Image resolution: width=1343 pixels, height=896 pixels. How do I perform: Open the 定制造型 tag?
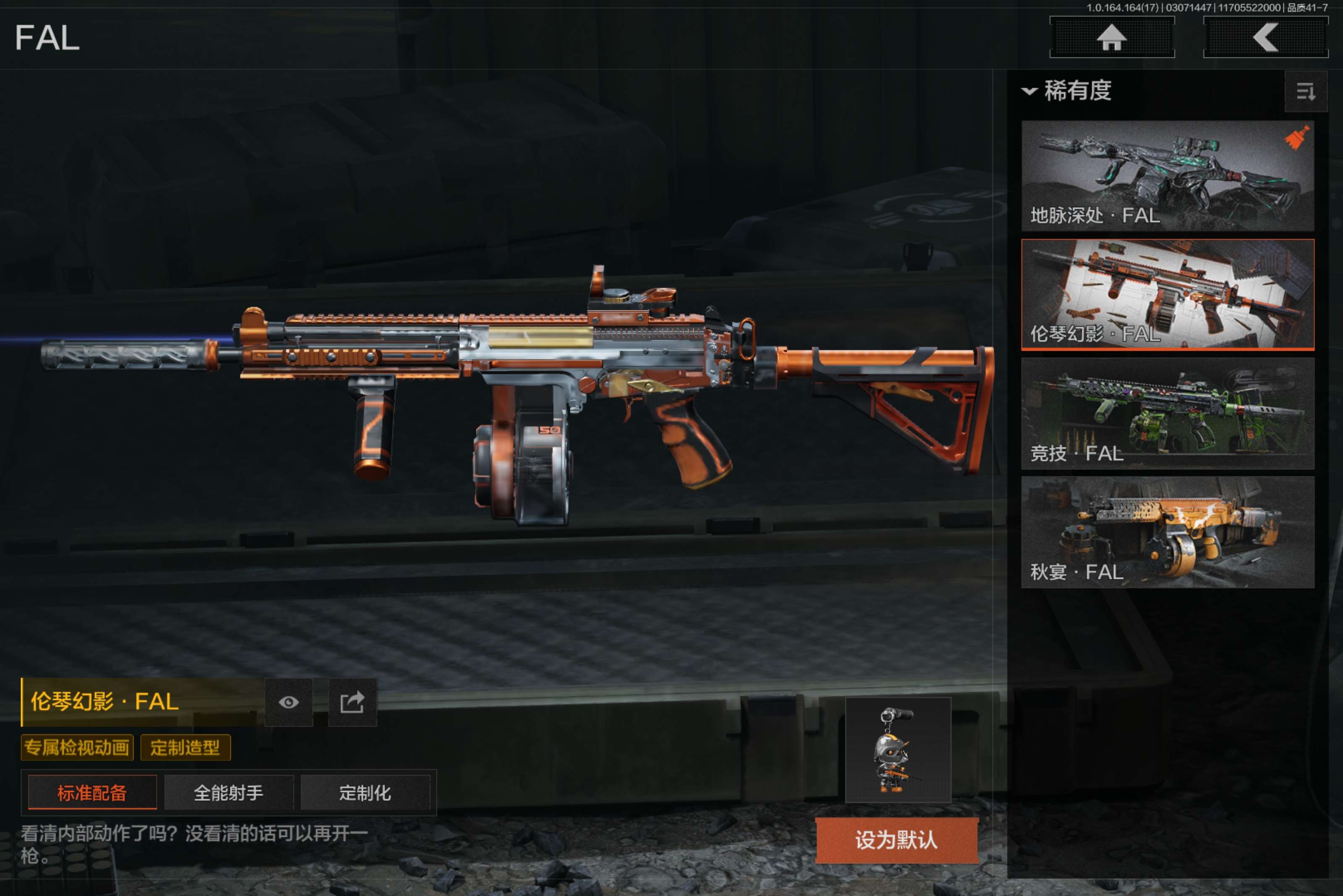[185, 748]
